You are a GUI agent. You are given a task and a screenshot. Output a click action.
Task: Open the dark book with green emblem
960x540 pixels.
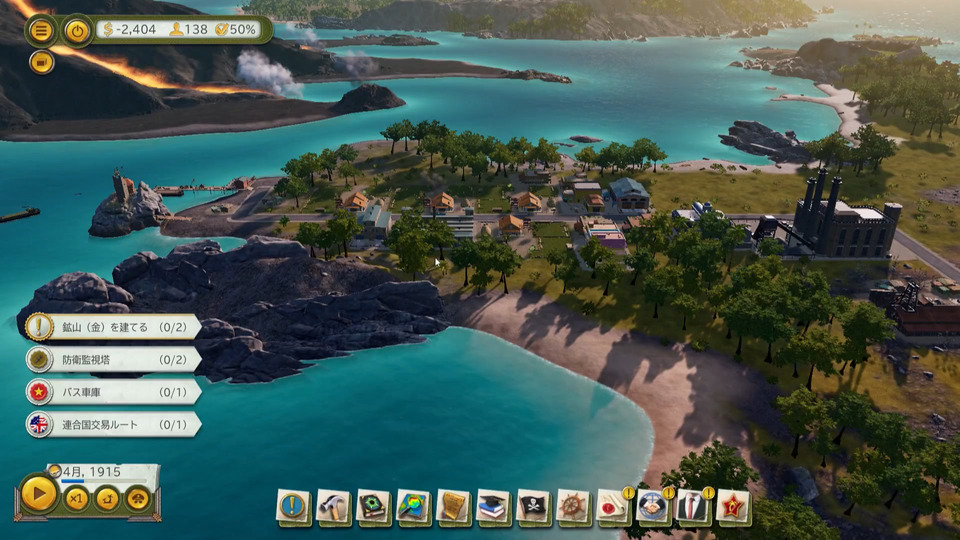[373, 506]
